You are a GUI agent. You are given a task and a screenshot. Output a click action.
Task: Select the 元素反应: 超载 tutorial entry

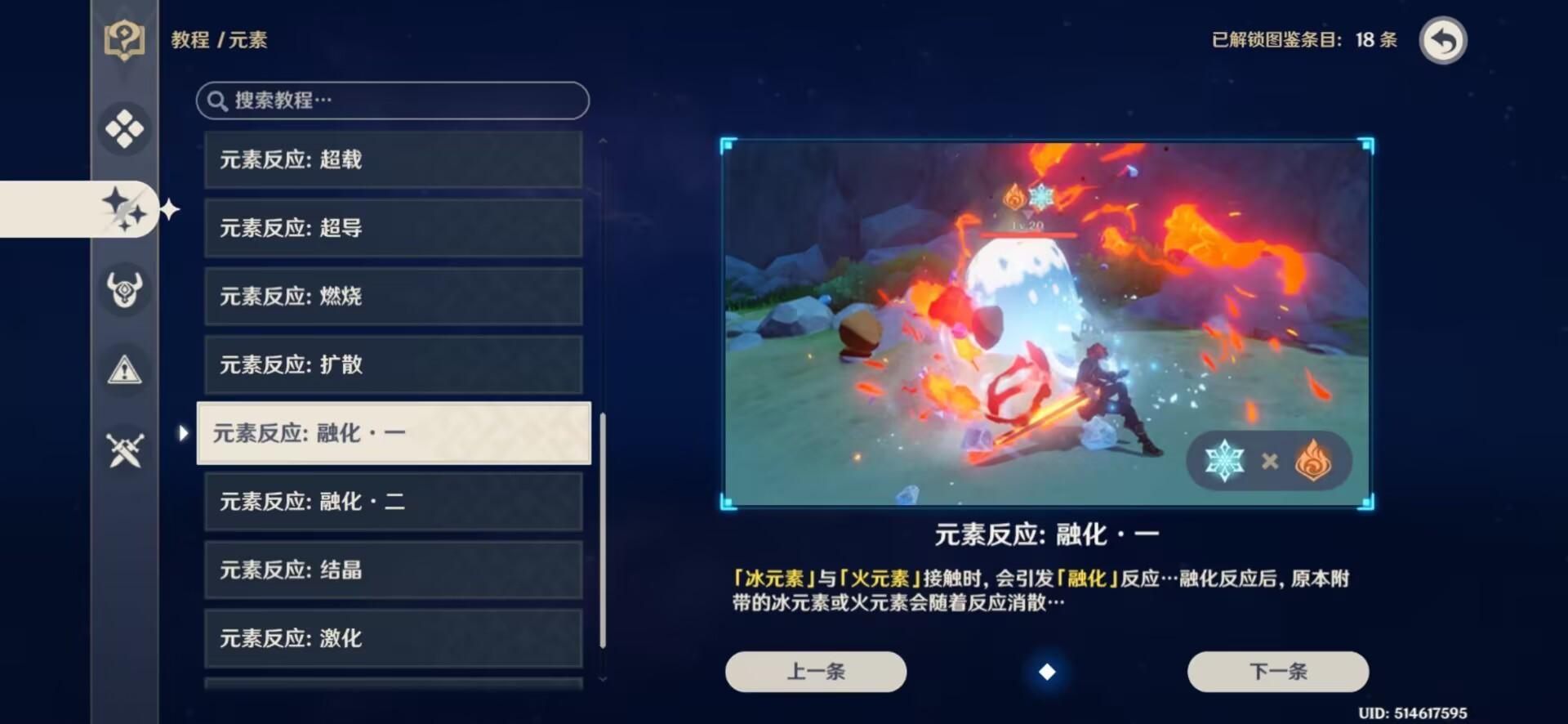coord(392,159)
